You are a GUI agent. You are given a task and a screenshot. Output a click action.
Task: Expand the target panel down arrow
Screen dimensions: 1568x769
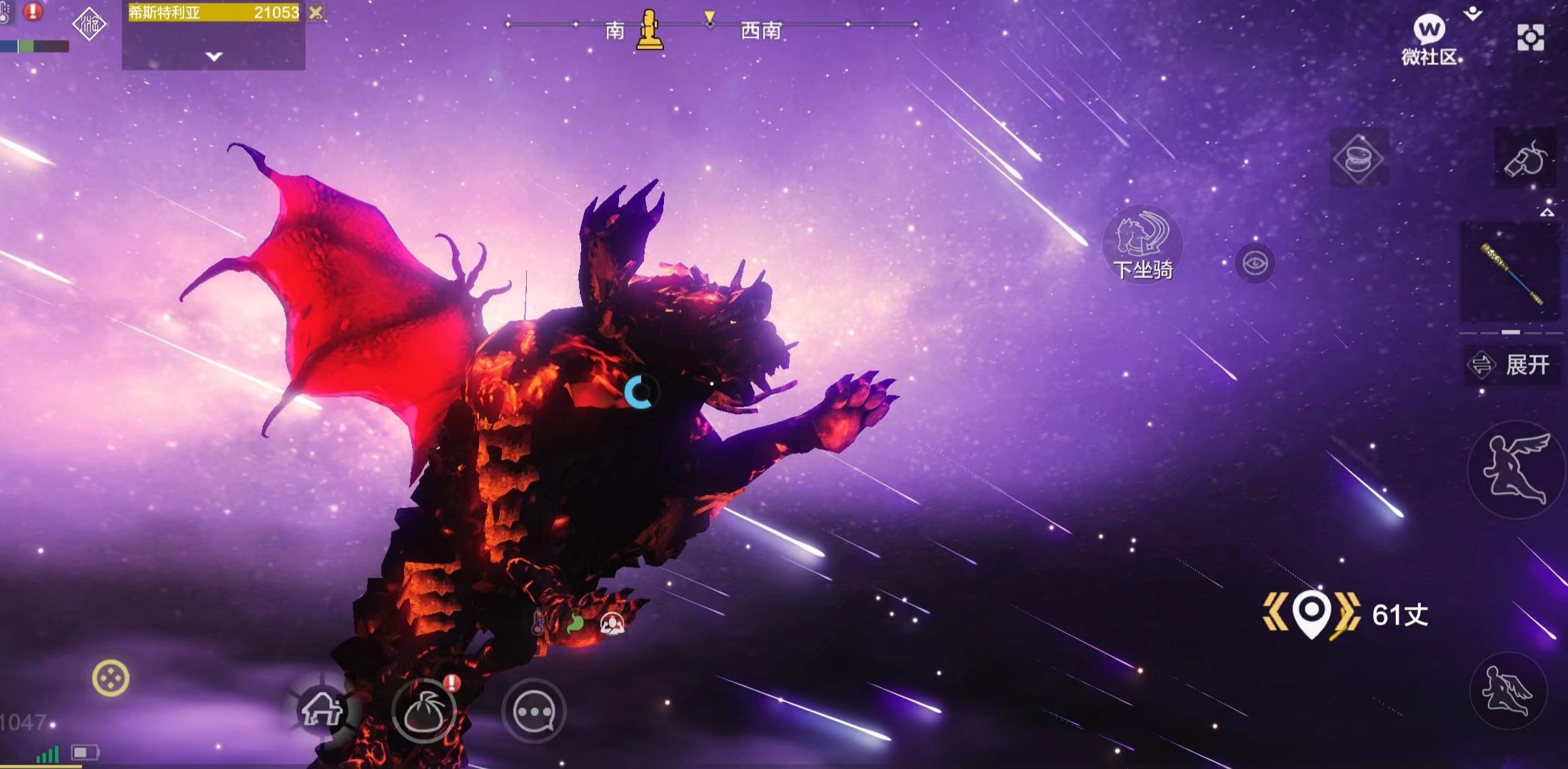coord(214,56)
